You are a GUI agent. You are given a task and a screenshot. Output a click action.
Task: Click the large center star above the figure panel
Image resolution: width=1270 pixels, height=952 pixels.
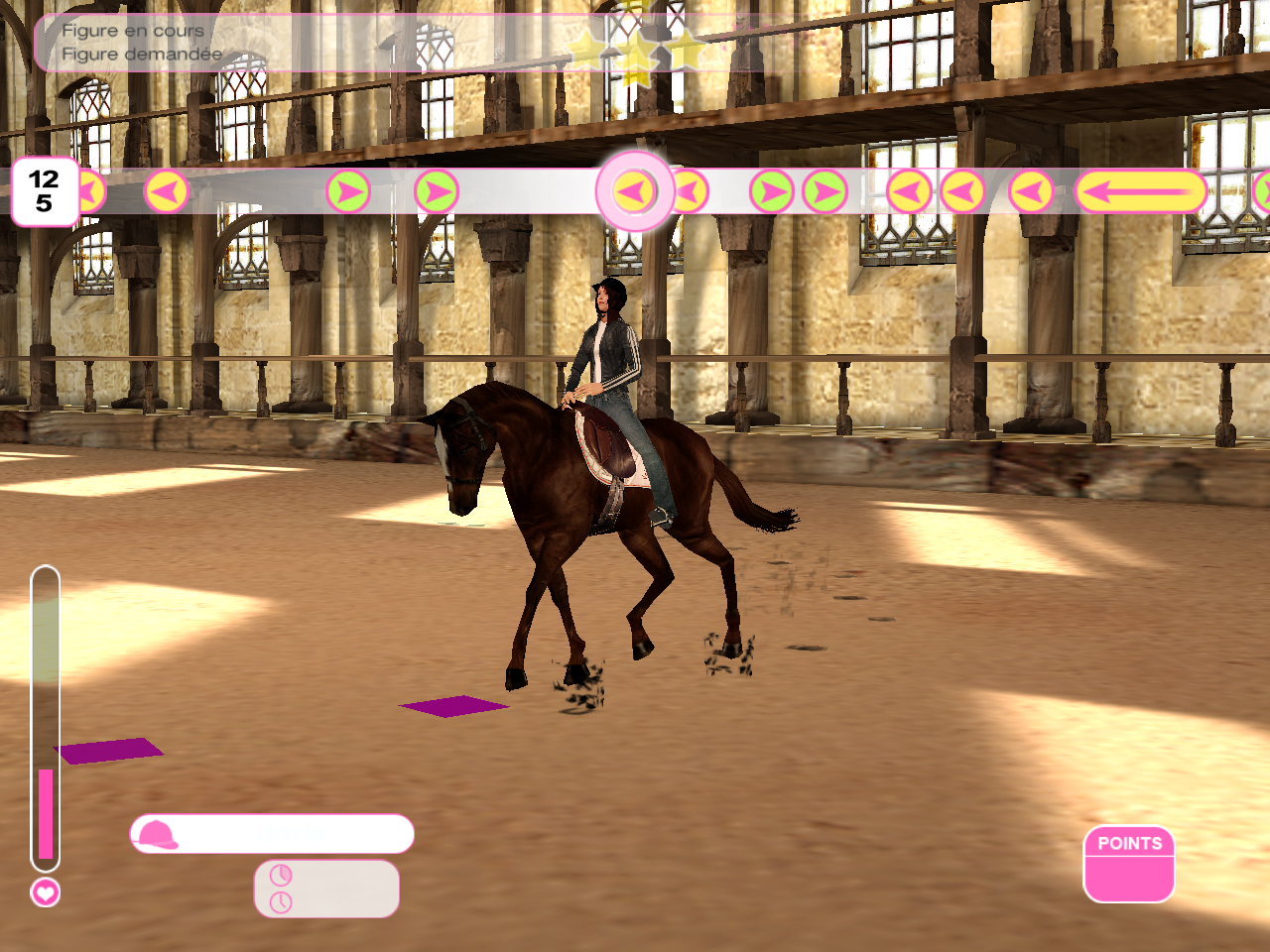[x=640, y=50]
